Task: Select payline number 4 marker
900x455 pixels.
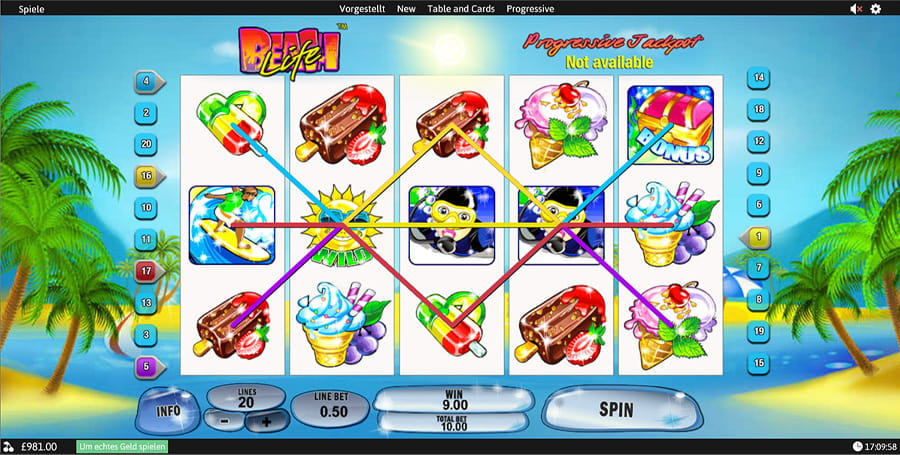Action: coord(147,81)
